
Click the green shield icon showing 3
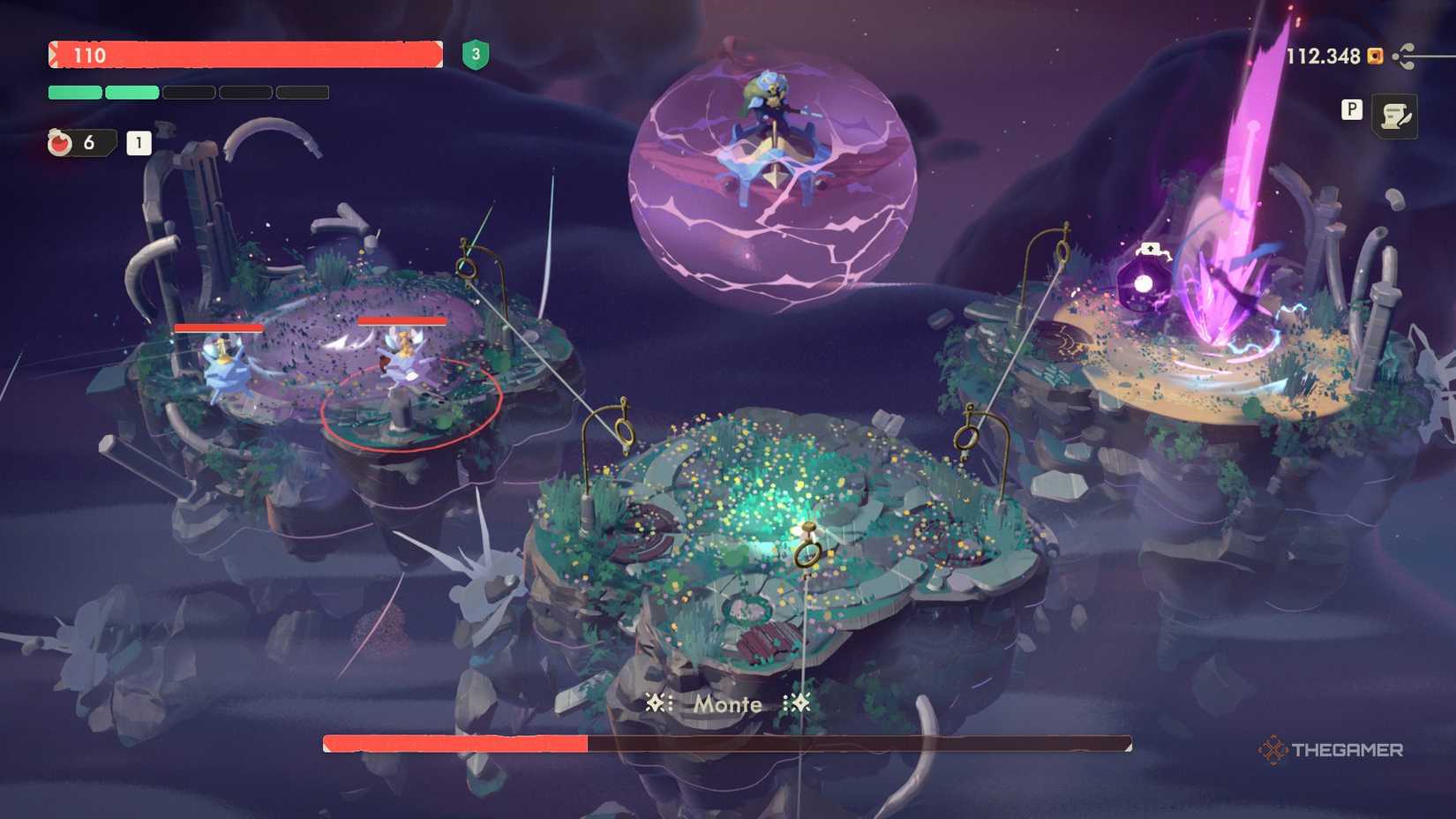tap(477, 56)
